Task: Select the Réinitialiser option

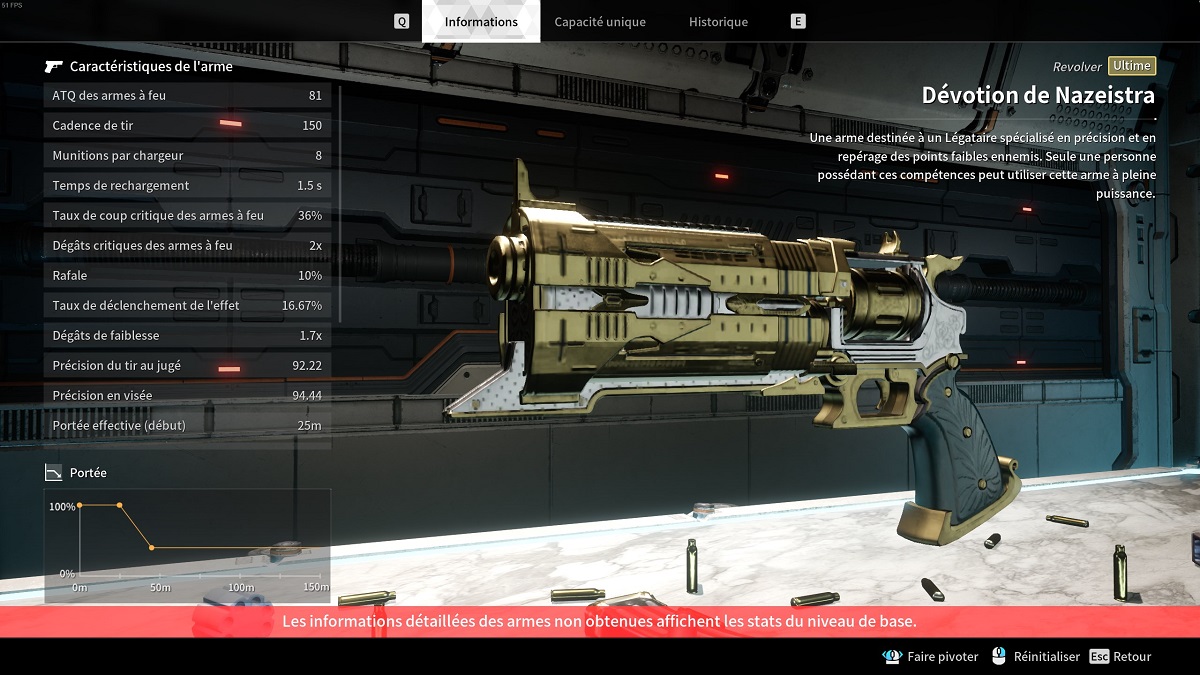Action: pyautogui.click(x=1036, y=657)
